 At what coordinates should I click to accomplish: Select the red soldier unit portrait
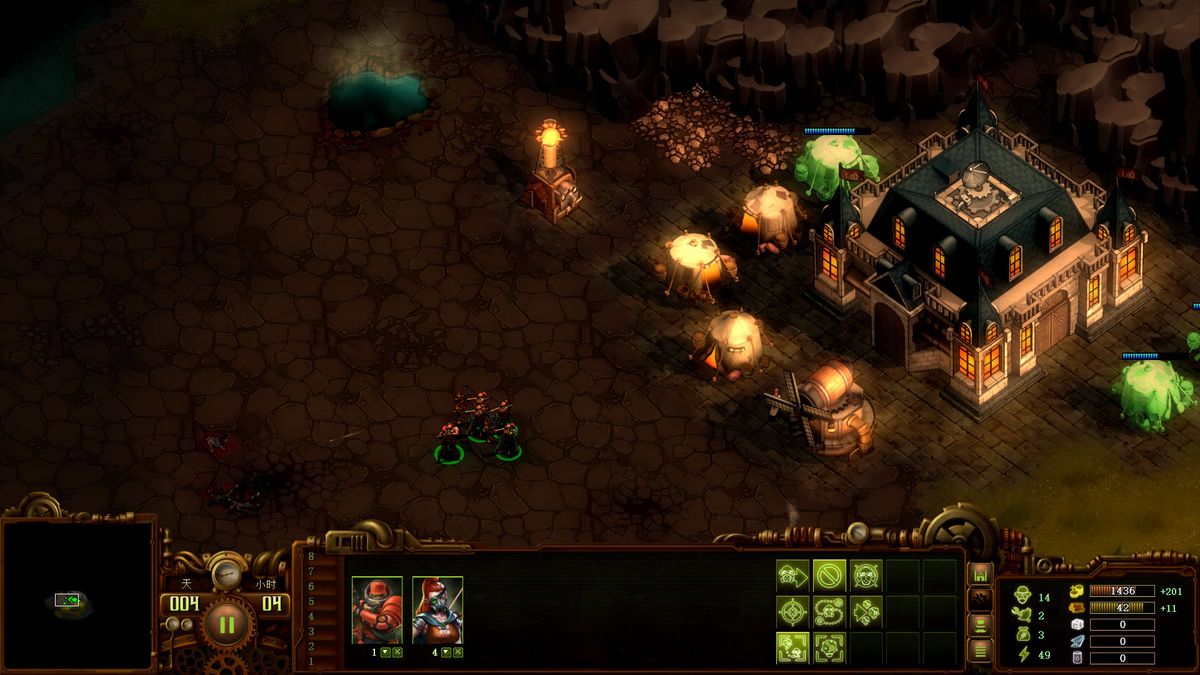pos(377,608)
